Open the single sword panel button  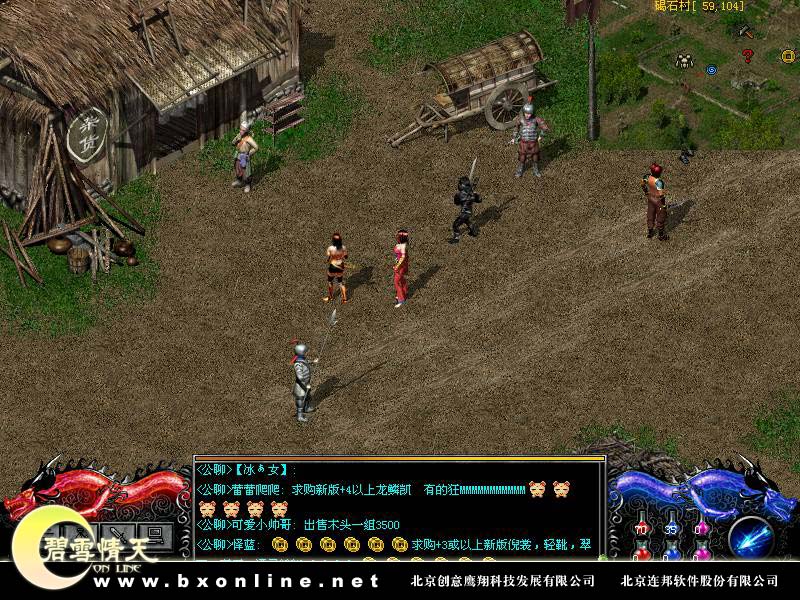tap(117, 533)
